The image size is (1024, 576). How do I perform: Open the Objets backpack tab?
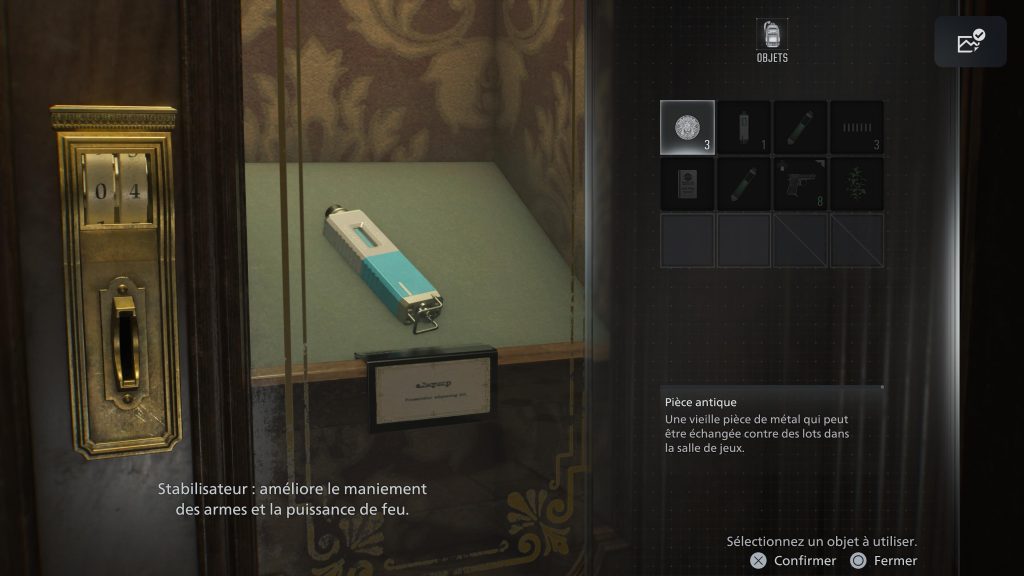[772, 38]
